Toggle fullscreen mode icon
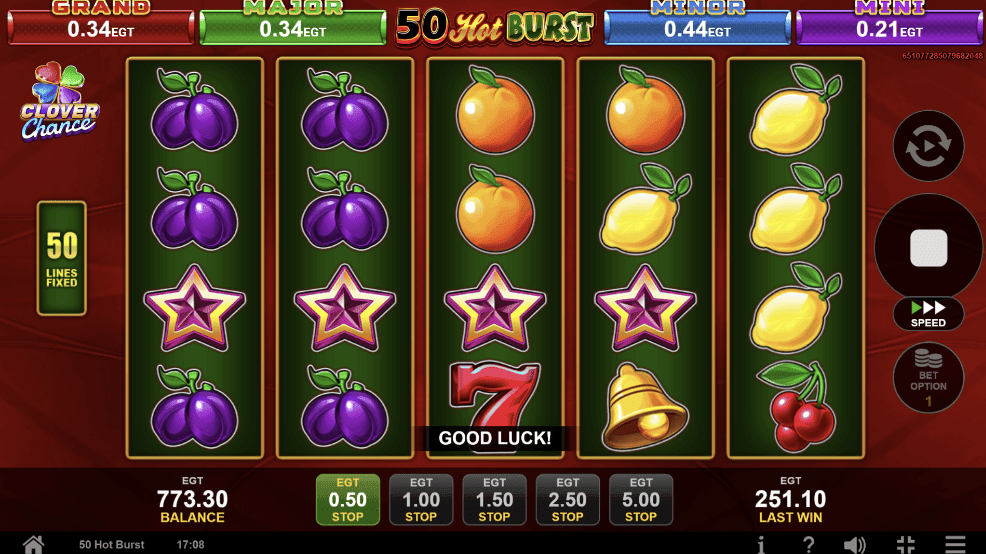Screen dimensions: 986x554 click(905, 544)
